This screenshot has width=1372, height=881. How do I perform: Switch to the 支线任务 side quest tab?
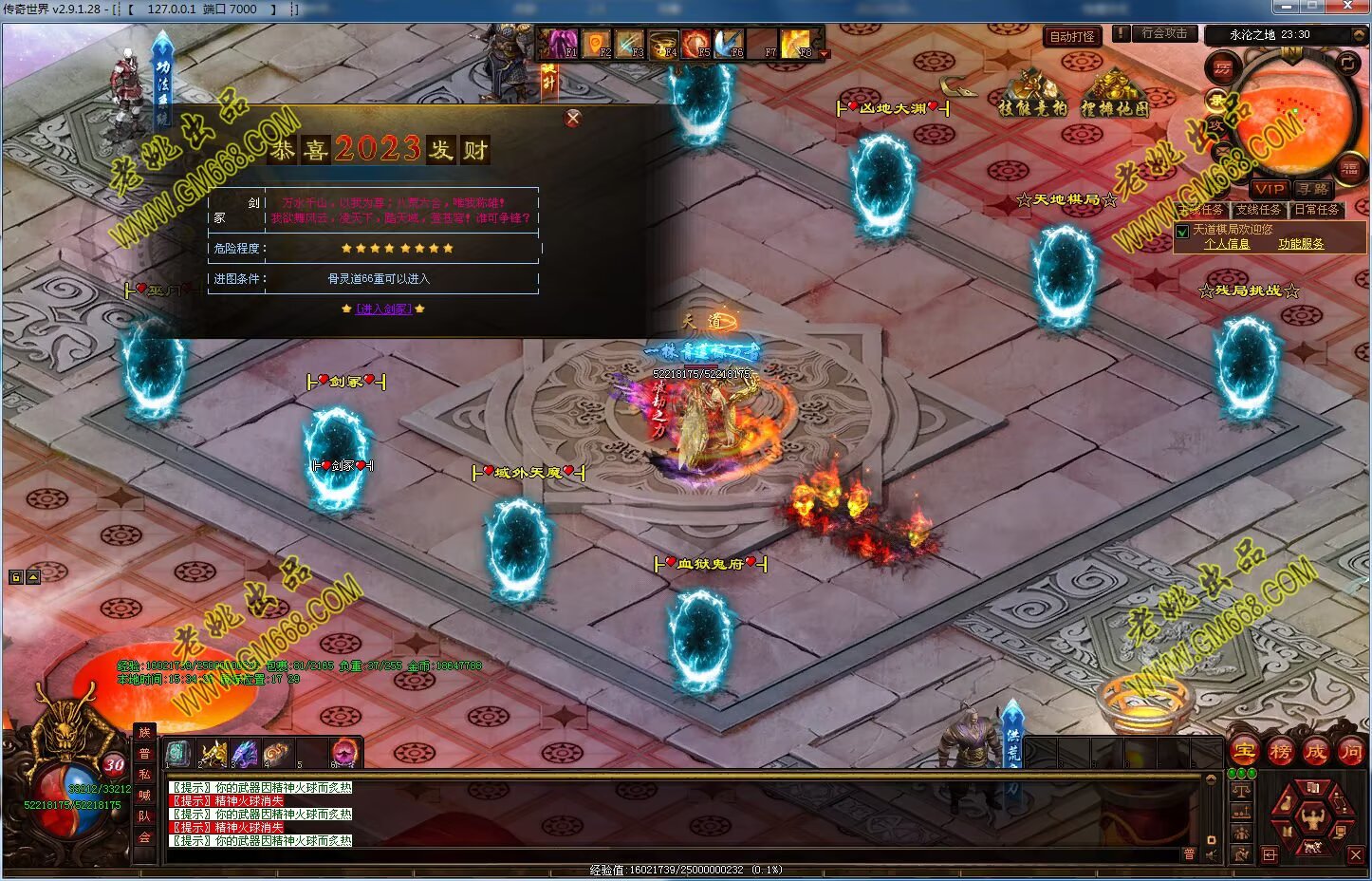(1258, 210)
